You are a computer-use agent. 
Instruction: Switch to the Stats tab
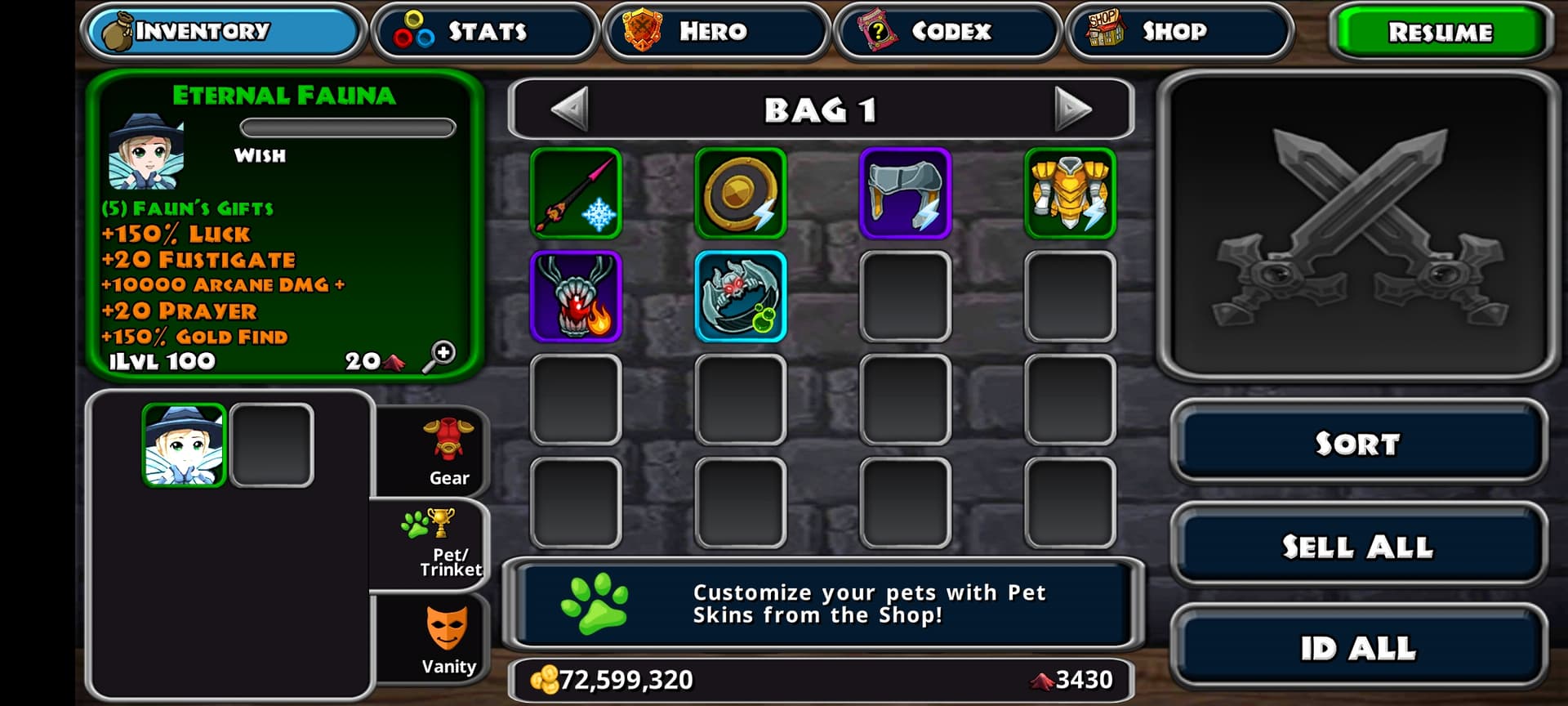485,32
